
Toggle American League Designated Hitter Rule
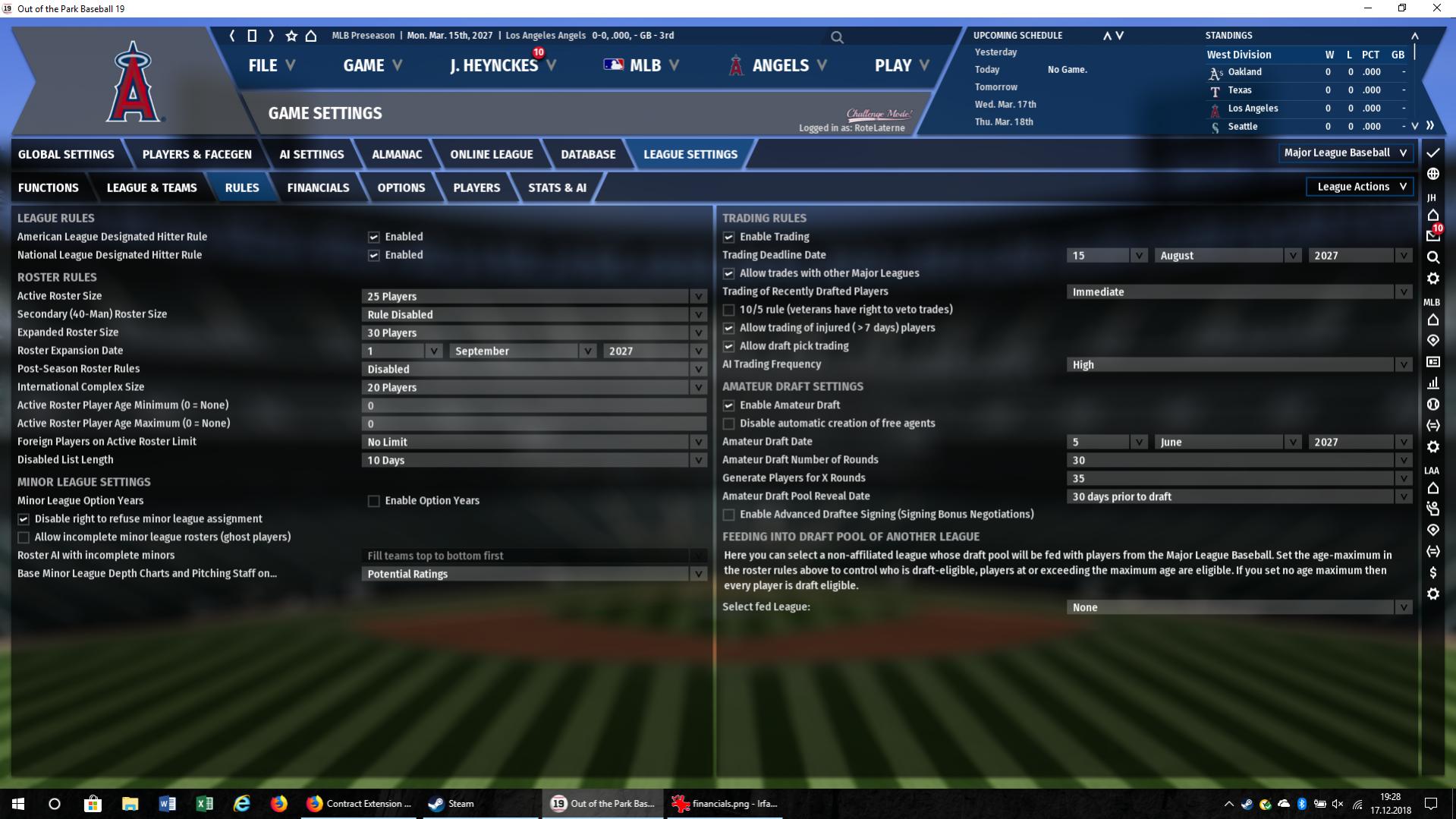tap(373, 237)
